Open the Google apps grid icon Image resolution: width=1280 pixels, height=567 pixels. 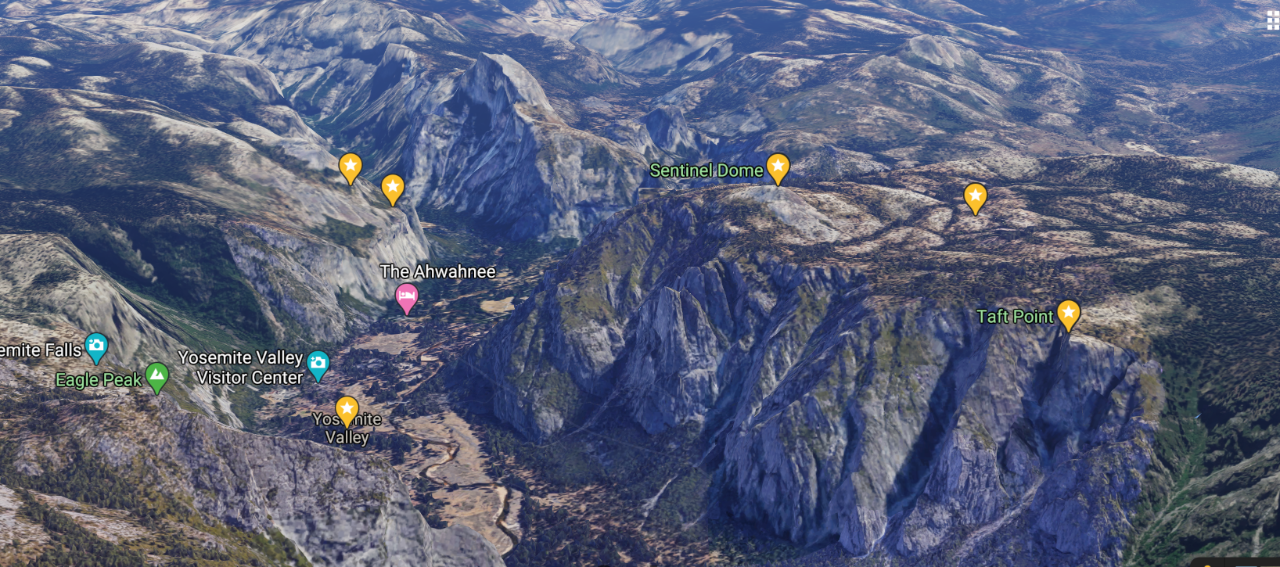pyautogui.click(x=1272, y=21)
